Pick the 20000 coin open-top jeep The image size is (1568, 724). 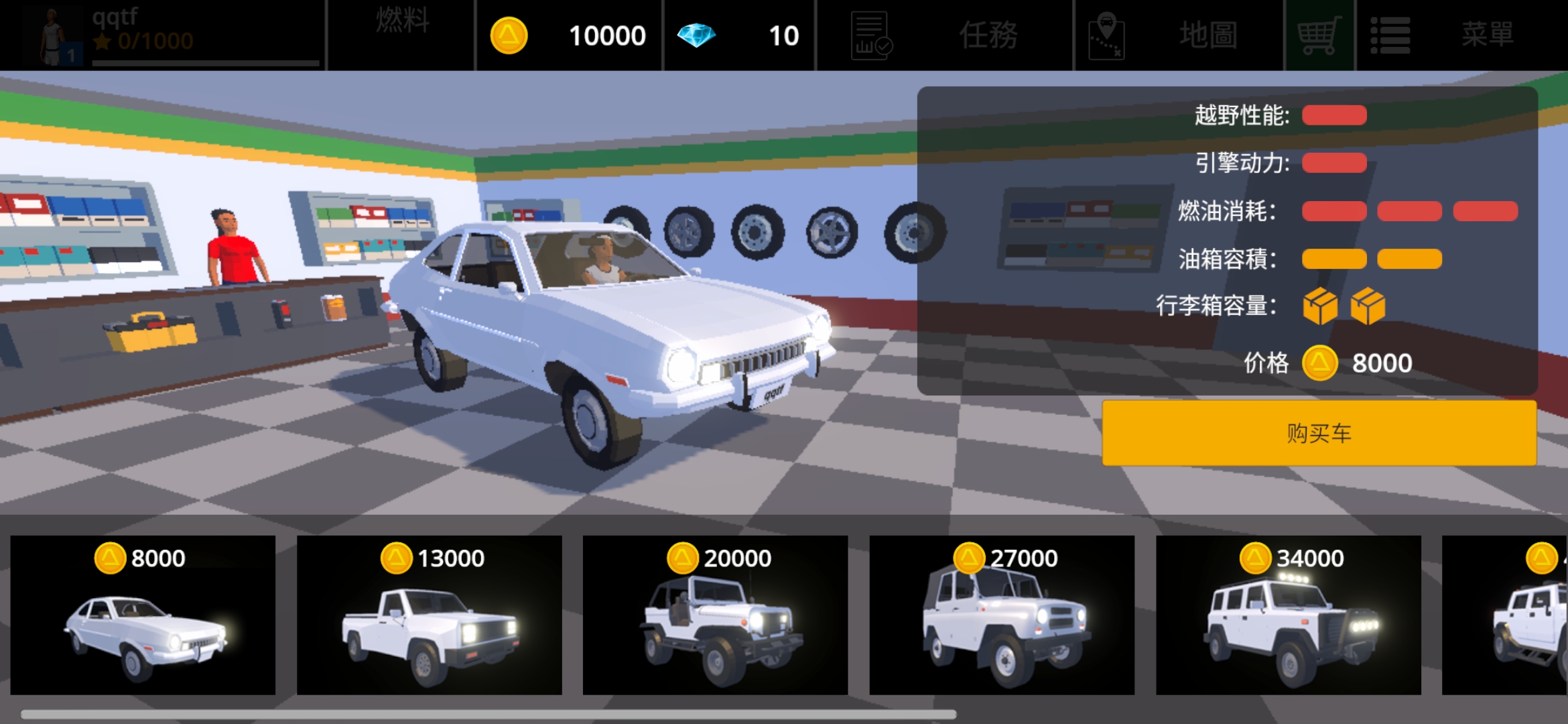(x=715, y=615)
